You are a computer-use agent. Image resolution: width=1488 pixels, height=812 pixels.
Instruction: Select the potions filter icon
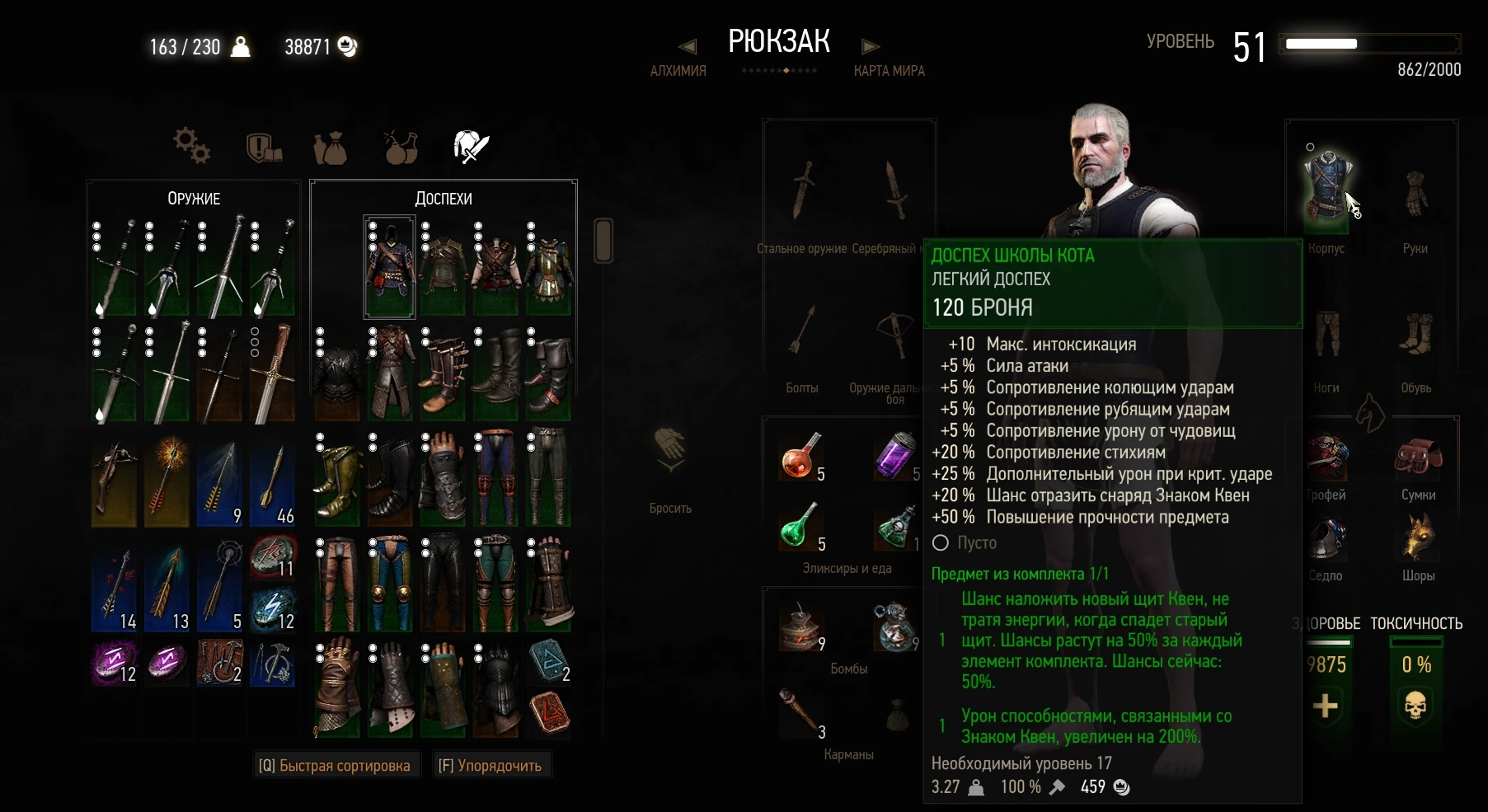click(401, 145)
